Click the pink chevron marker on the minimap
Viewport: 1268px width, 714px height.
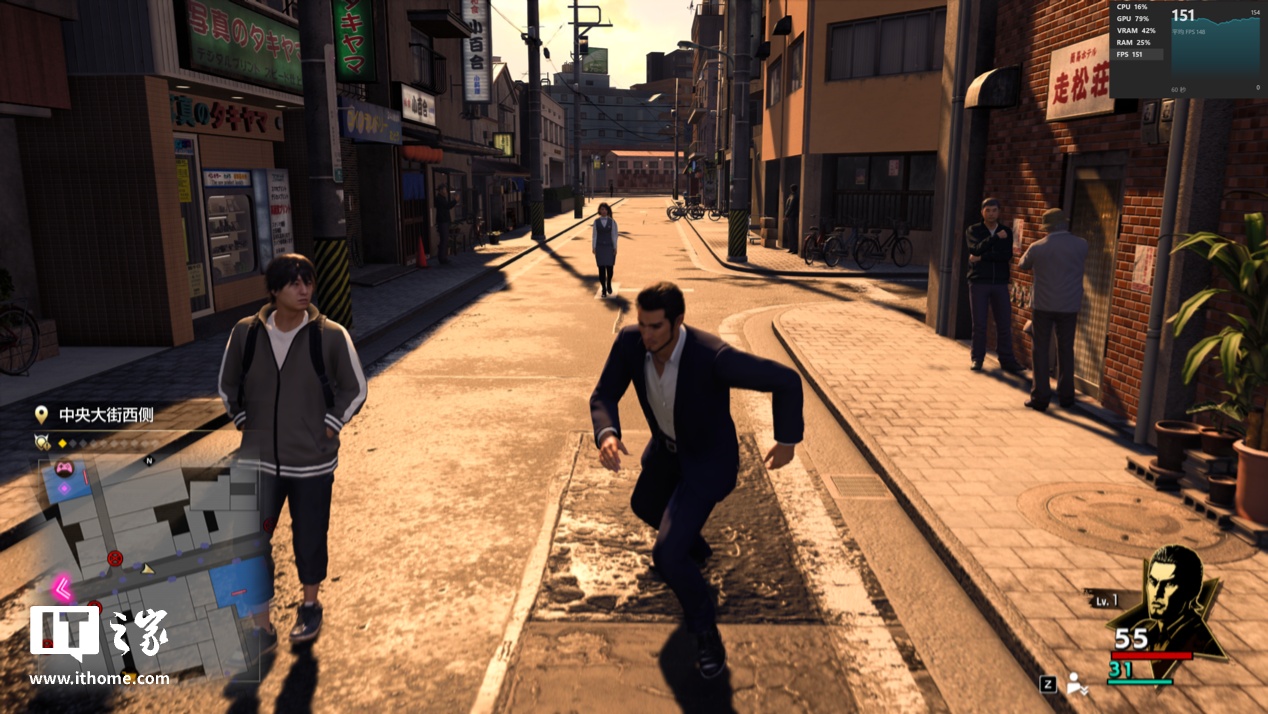62,585
